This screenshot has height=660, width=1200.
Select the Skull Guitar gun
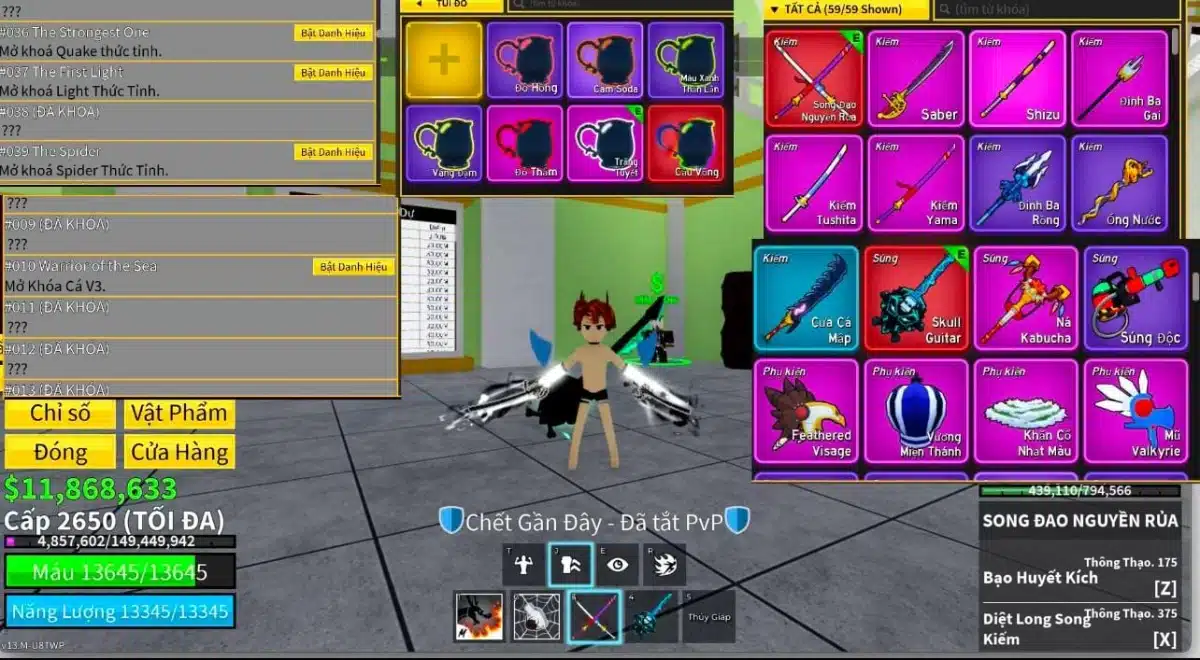tap(916, 297)
